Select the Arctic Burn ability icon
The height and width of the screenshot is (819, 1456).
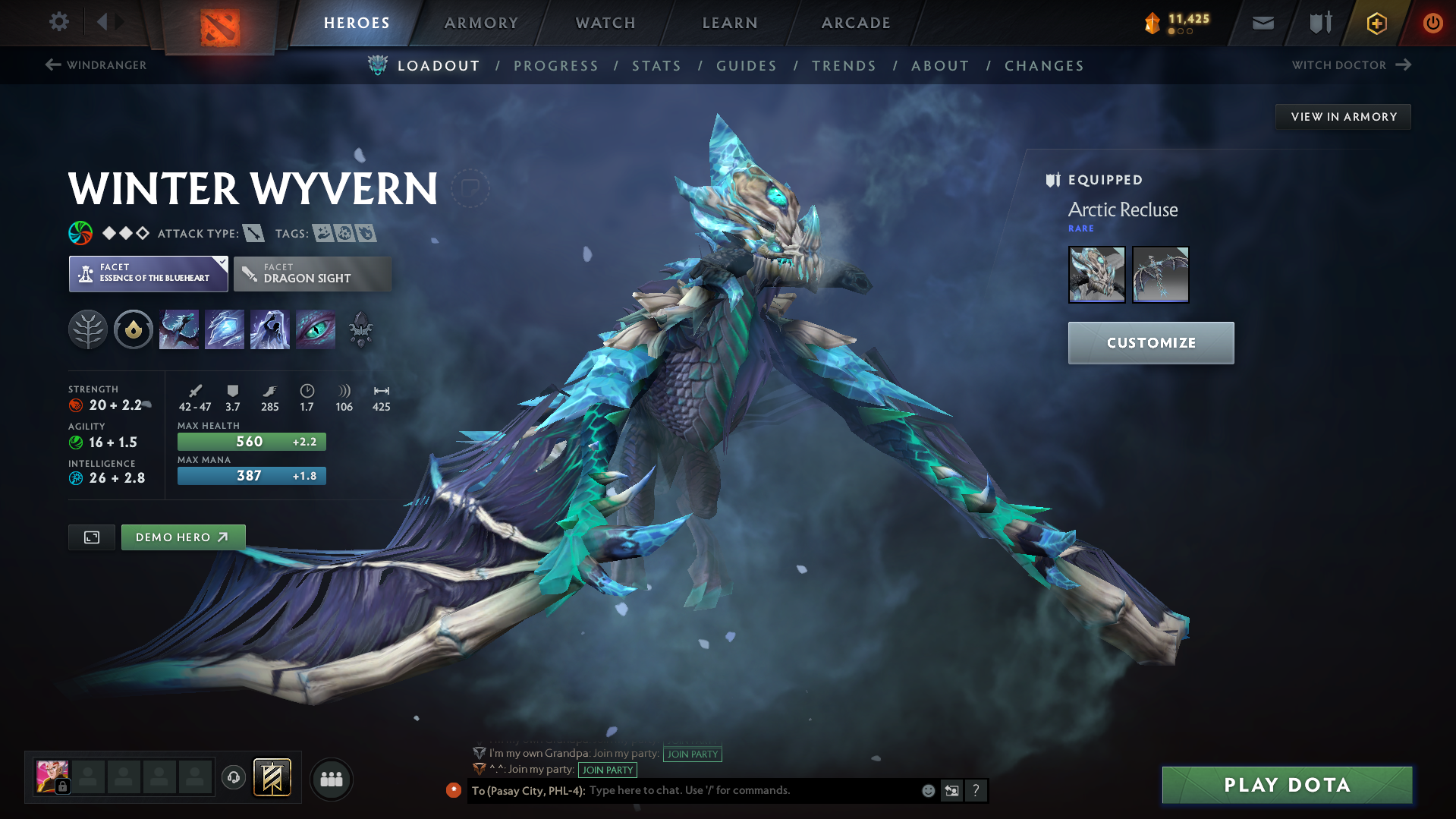(178, 329)
